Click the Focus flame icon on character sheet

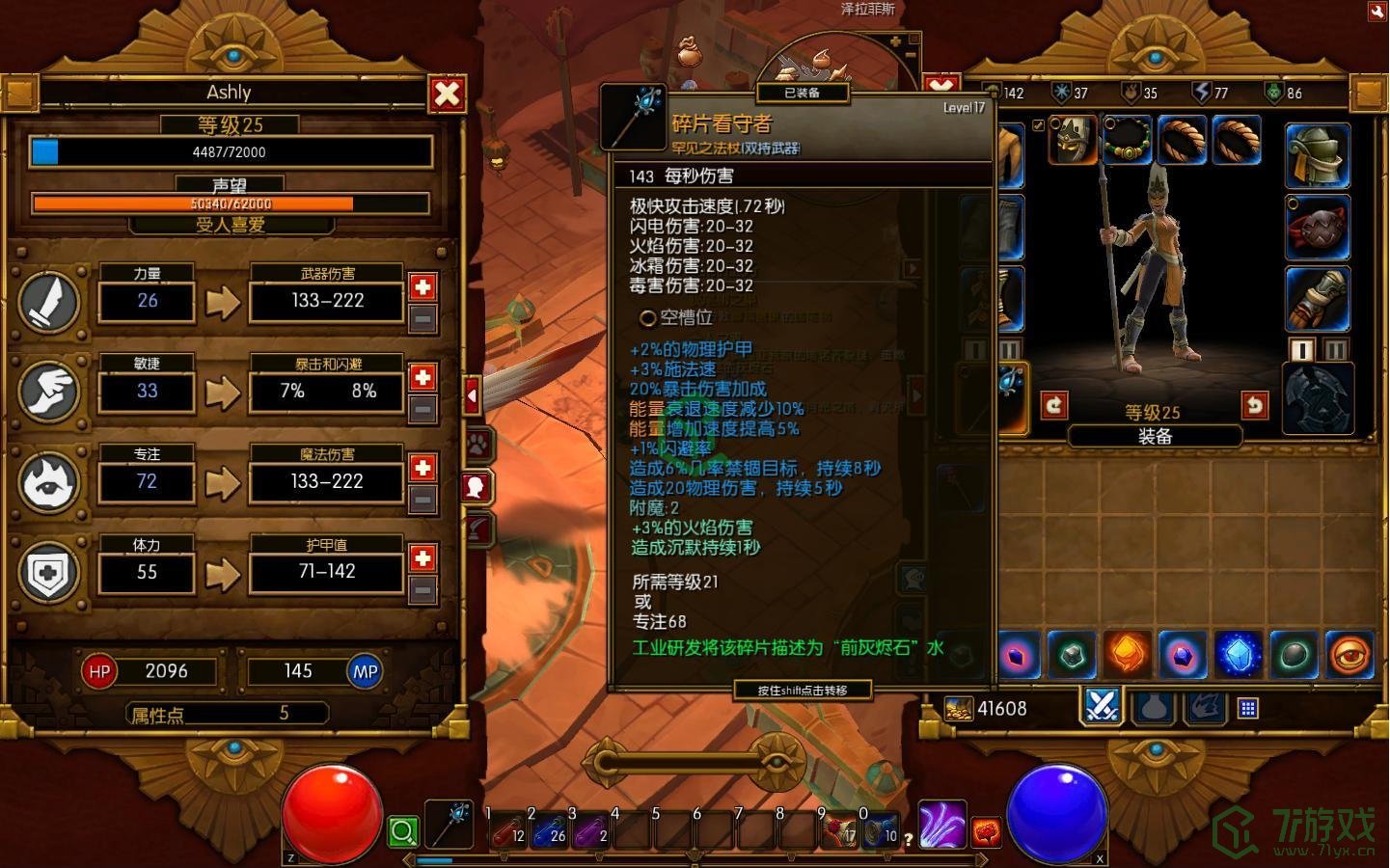[x=48, y=481]
